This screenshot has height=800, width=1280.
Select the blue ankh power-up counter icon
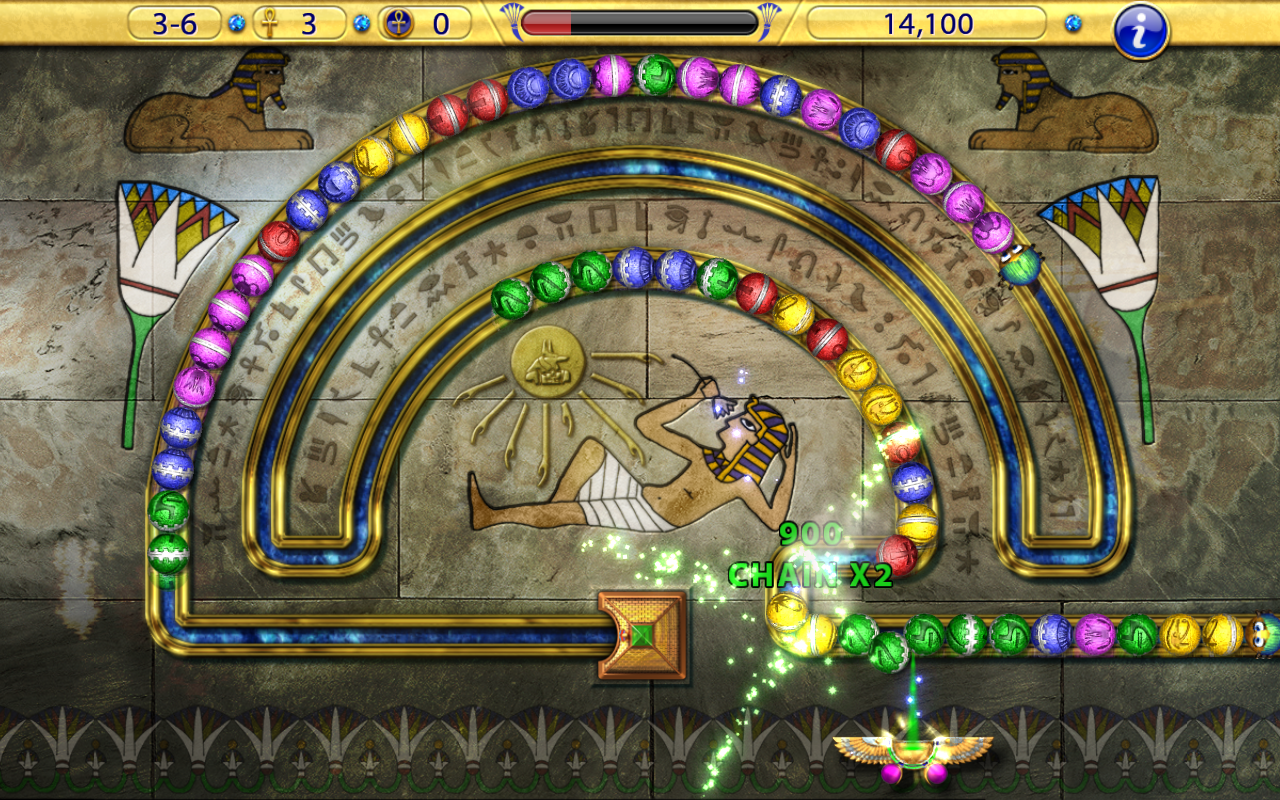point(400,23)
